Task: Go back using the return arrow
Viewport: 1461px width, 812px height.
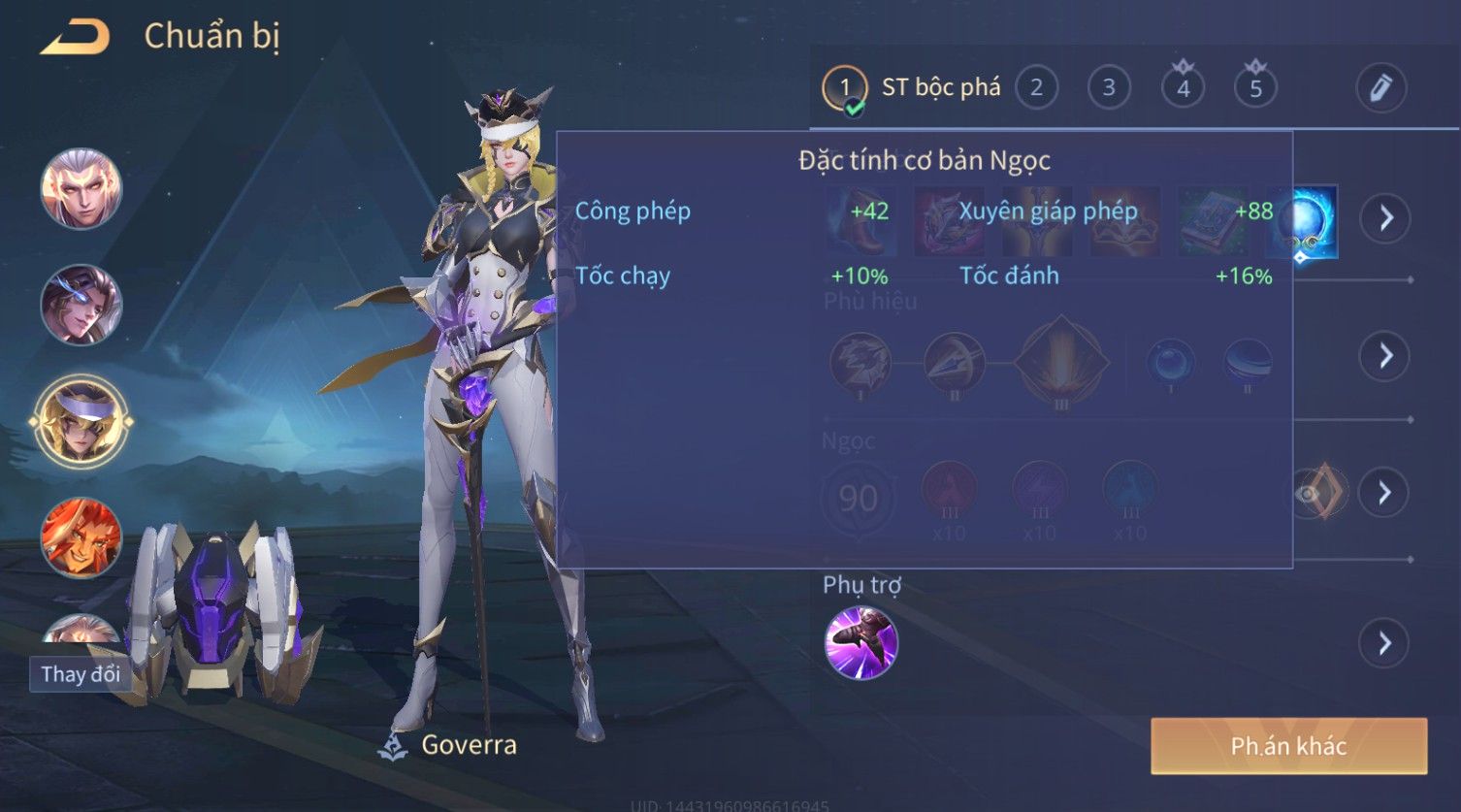Action: [x=75, y=37]
